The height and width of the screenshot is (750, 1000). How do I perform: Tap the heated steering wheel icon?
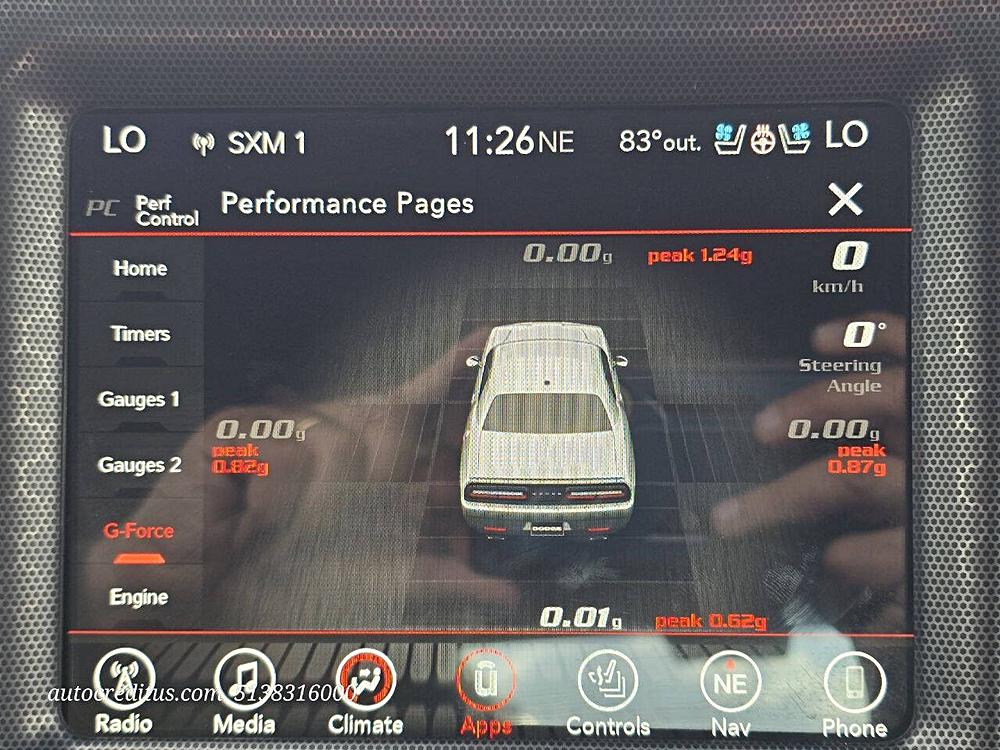pyautogui.click(x=764, y=142)
